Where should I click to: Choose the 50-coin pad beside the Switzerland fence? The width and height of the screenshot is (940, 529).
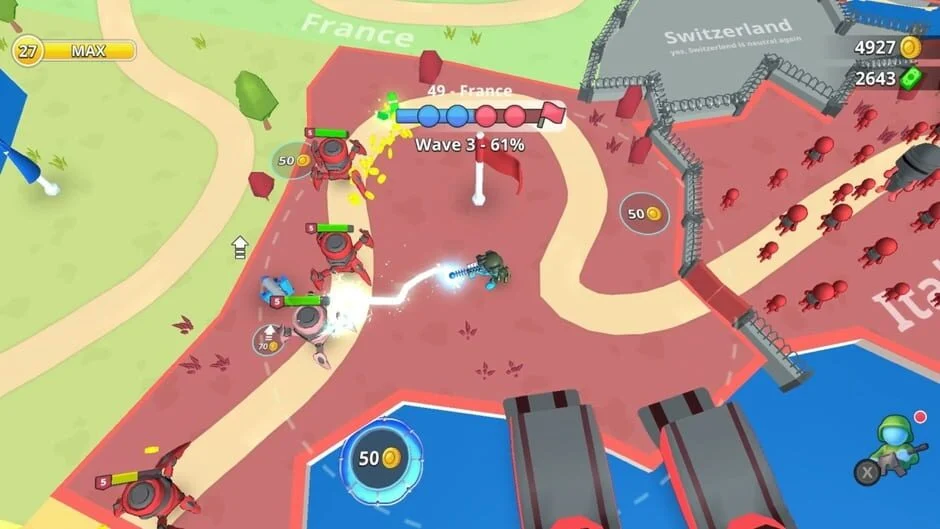pyautogui.click(x=644, y=213)
